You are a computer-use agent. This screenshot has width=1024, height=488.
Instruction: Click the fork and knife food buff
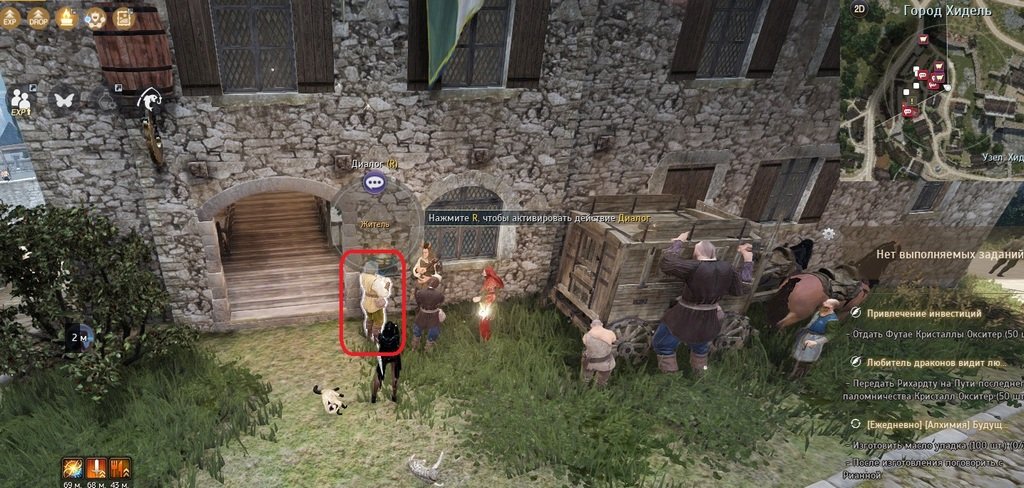point(121,468)
